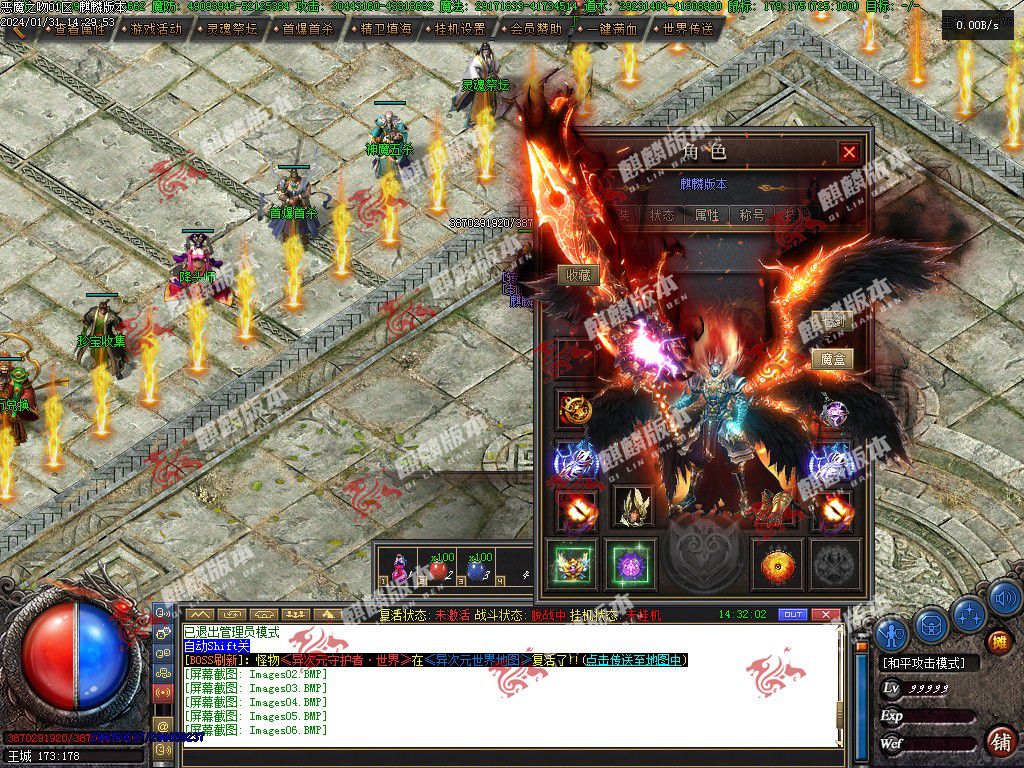Open the 铺 shop button

(999, 741)
